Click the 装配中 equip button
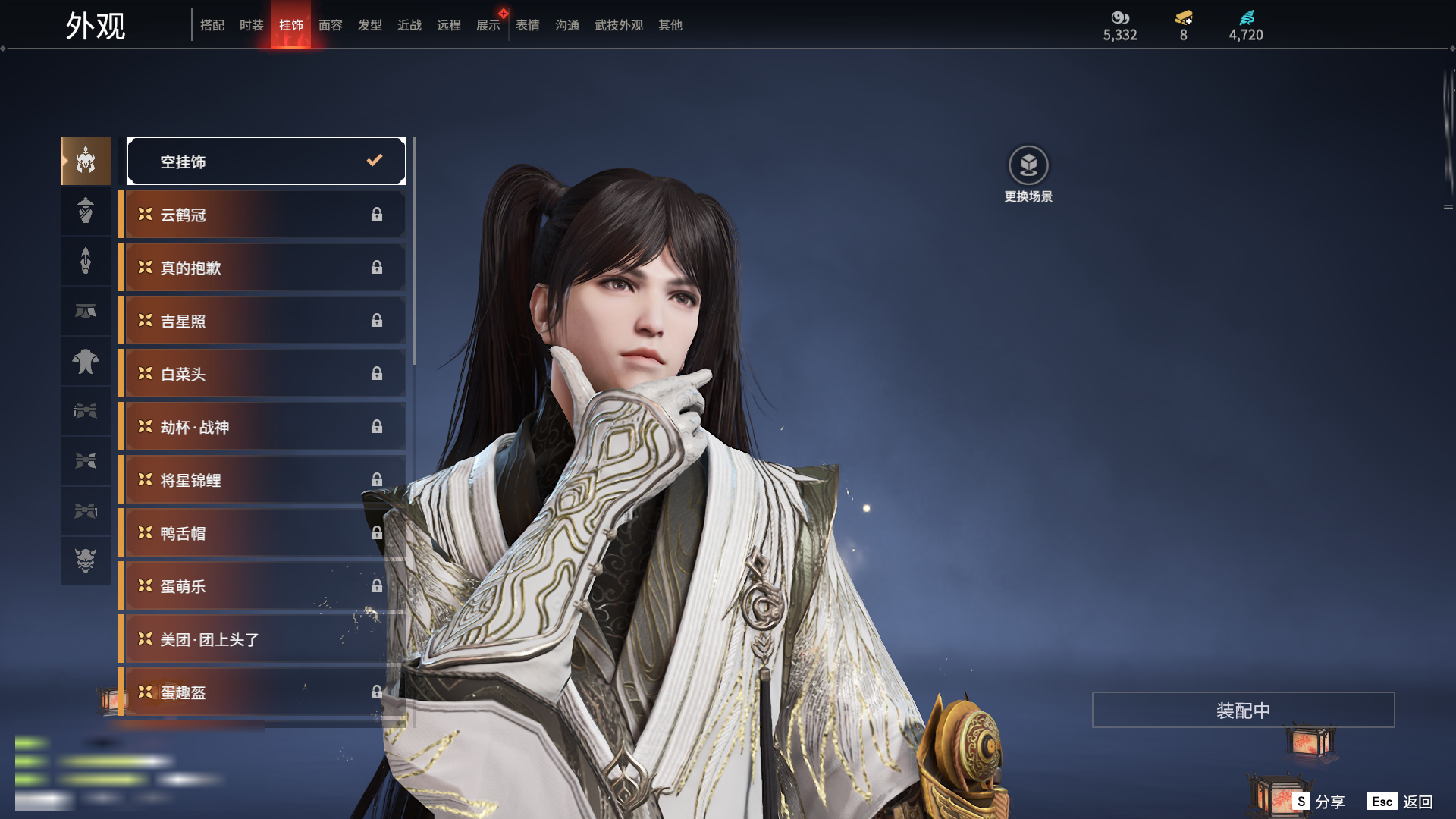 point(1243,711)
